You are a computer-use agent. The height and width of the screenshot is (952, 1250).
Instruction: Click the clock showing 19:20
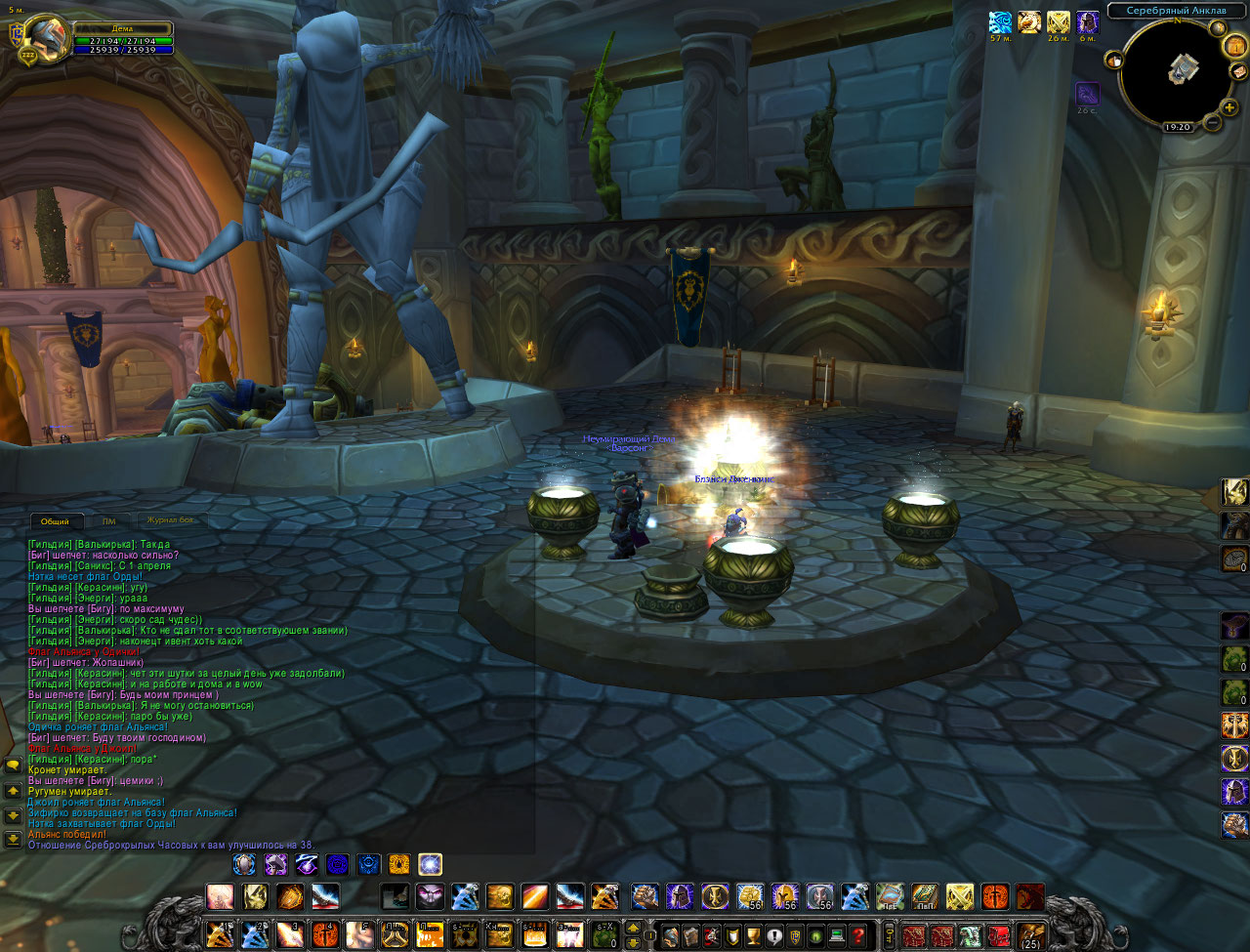[x=1177, y=128]
